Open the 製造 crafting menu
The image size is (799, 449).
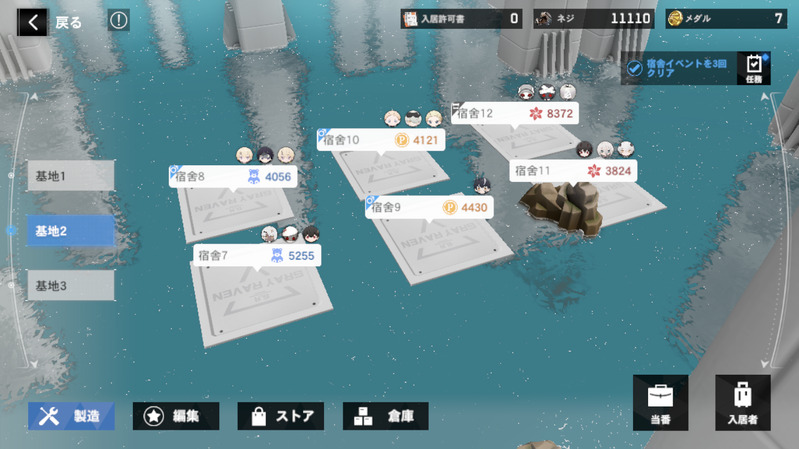(71, 416)
